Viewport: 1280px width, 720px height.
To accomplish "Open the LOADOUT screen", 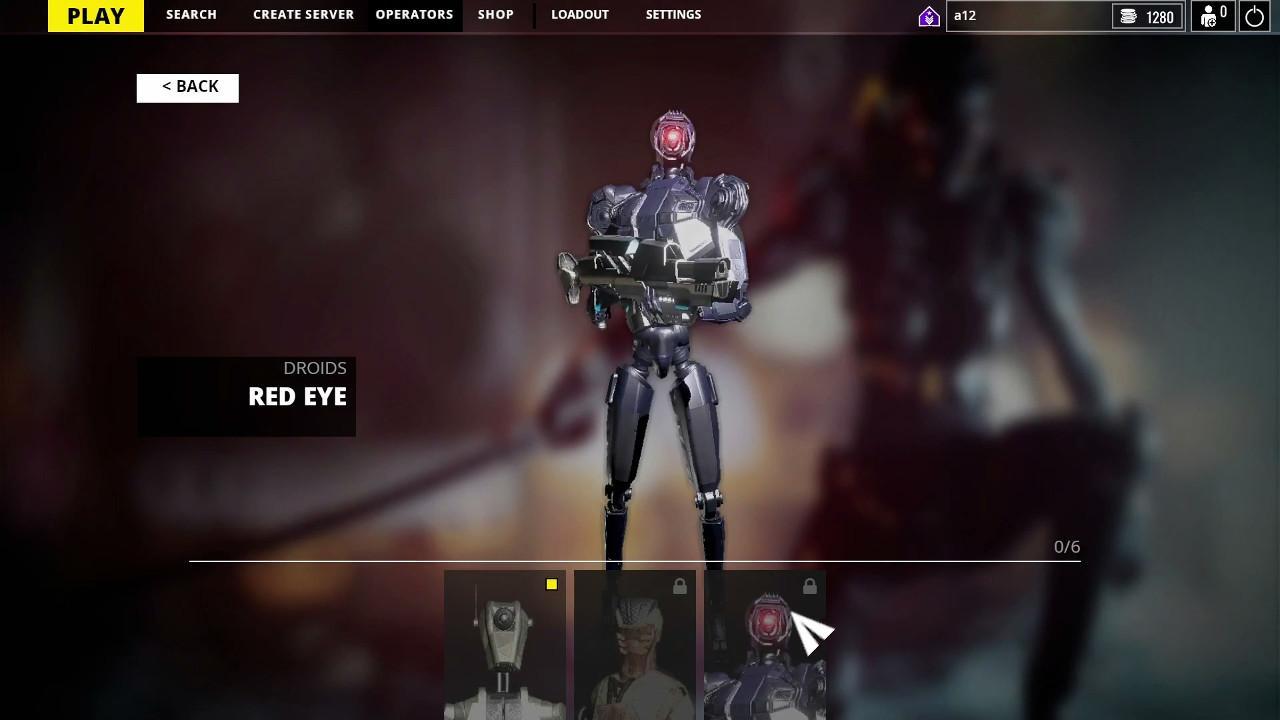I will coord(580,15).
